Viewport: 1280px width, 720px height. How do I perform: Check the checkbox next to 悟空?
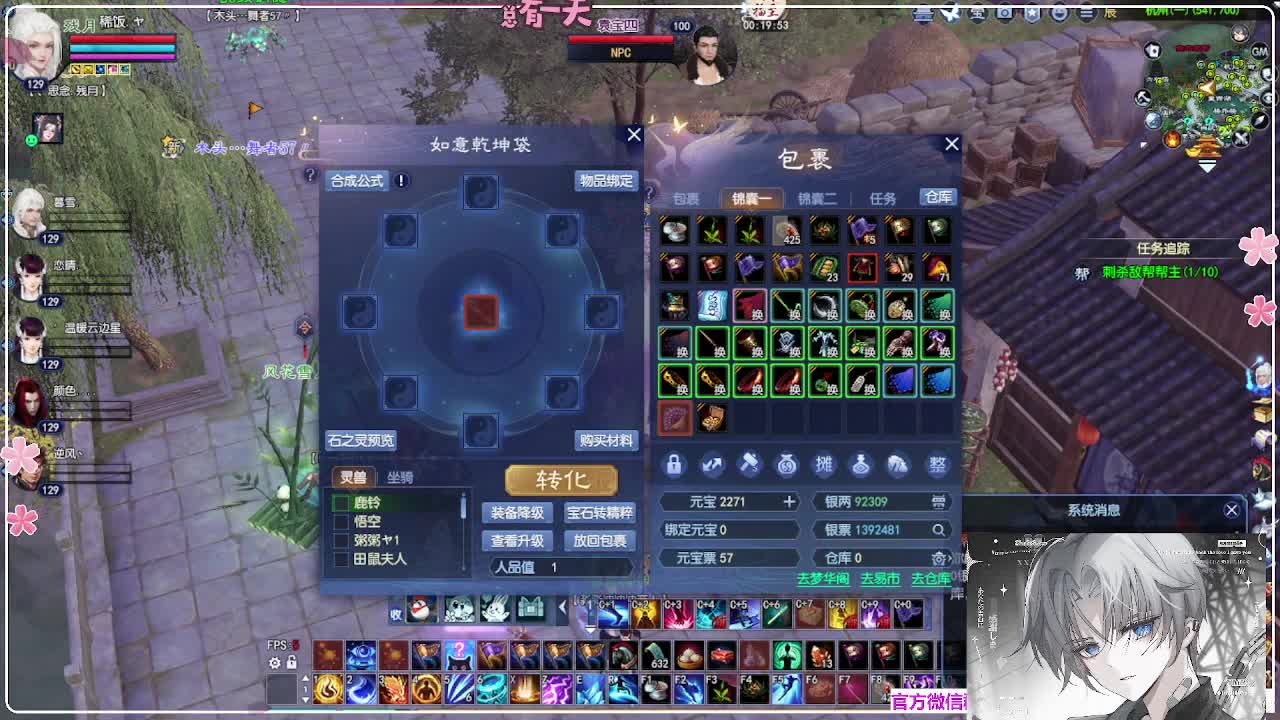343,522
